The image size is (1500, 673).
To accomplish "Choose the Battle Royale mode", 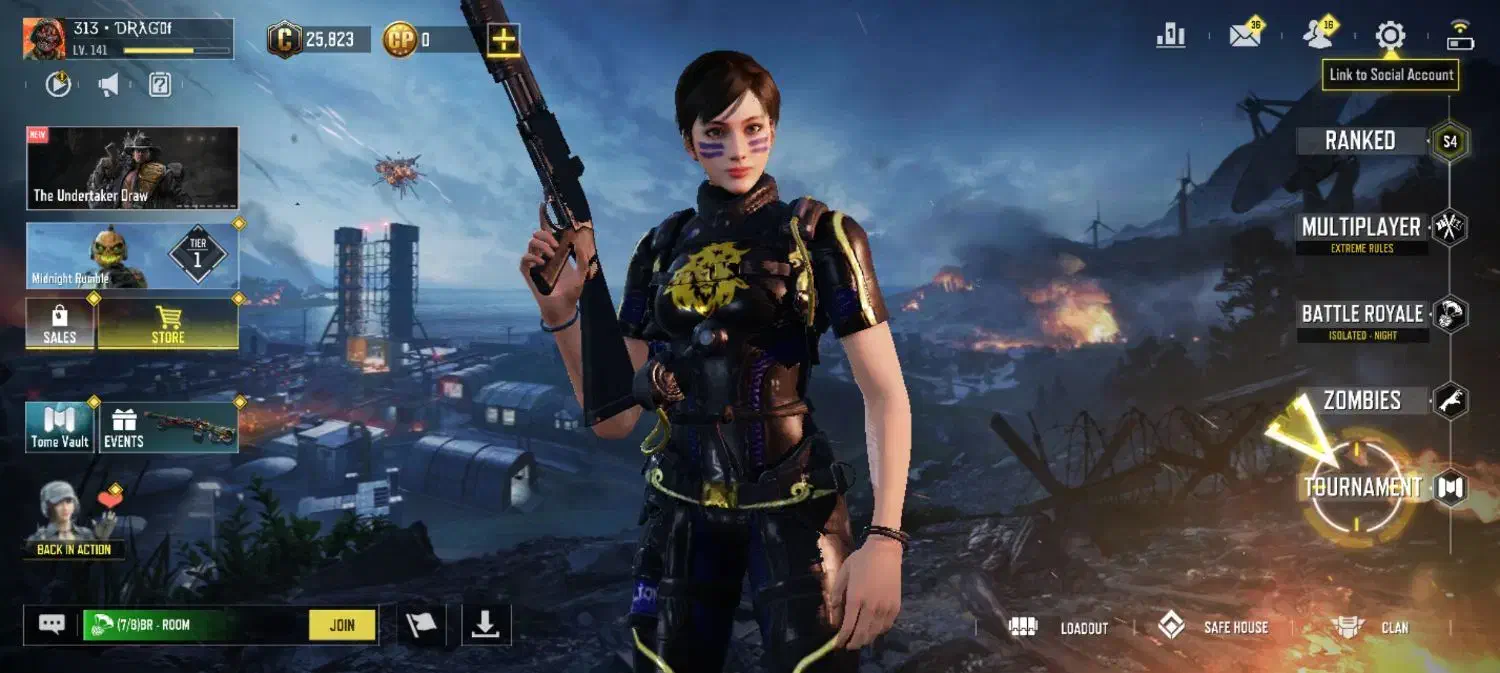I will [x=1362, y=315].
